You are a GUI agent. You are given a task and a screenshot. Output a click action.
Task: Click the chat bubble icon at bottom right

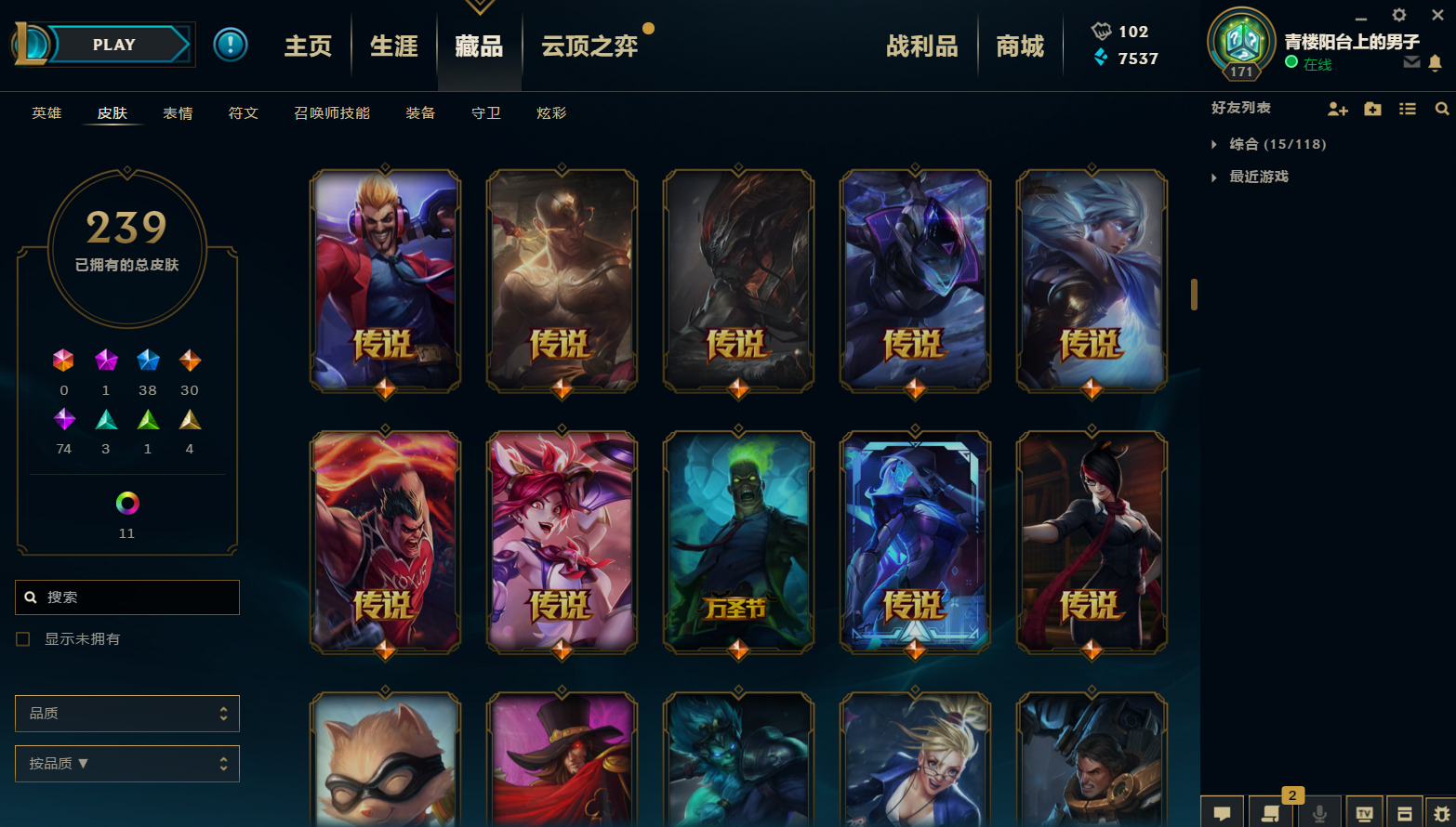[x=1222, y=812]
